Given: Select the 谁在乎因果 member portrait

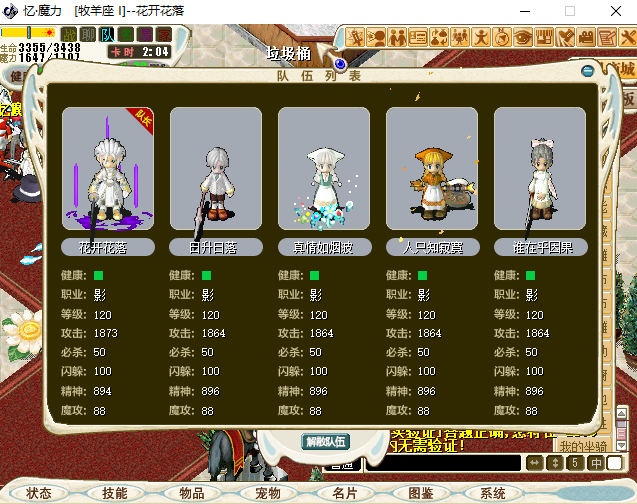Looking at the screenshot, I should tap(540, 170).
